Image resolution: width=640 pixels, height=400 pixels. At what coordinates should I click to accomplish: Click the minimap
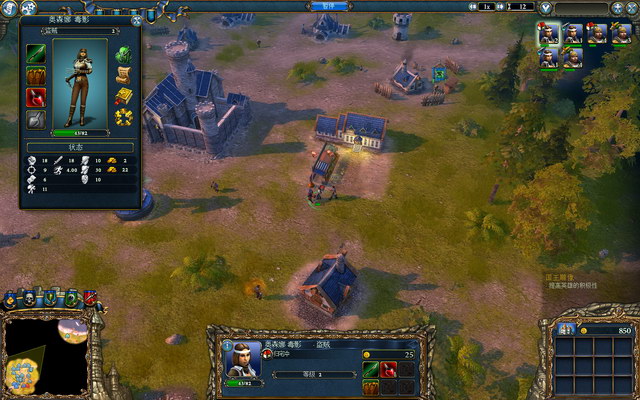tap(45, 355)
